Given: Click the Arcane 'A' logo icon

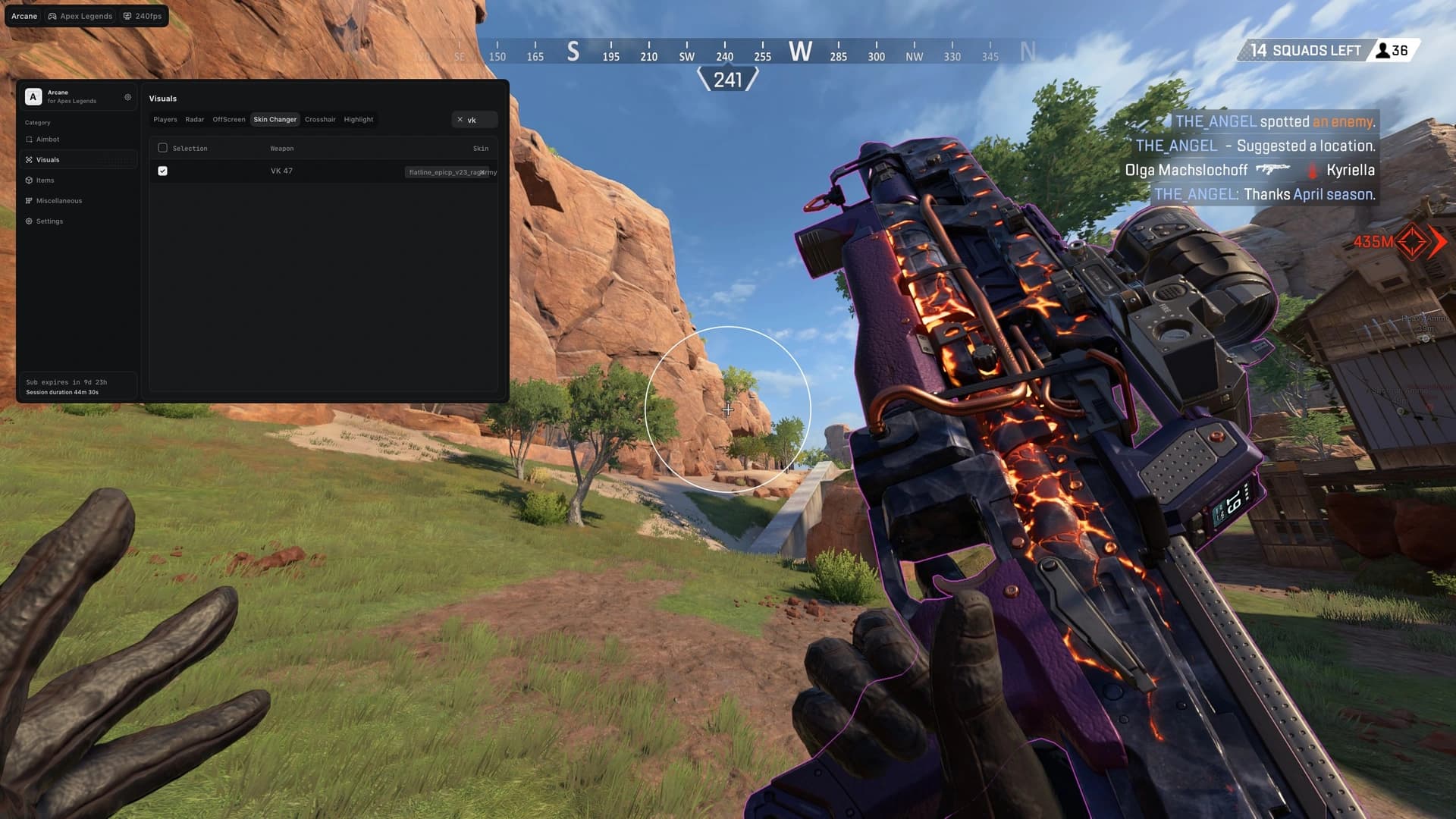Looking at the screenshot, I should (32, 96).
